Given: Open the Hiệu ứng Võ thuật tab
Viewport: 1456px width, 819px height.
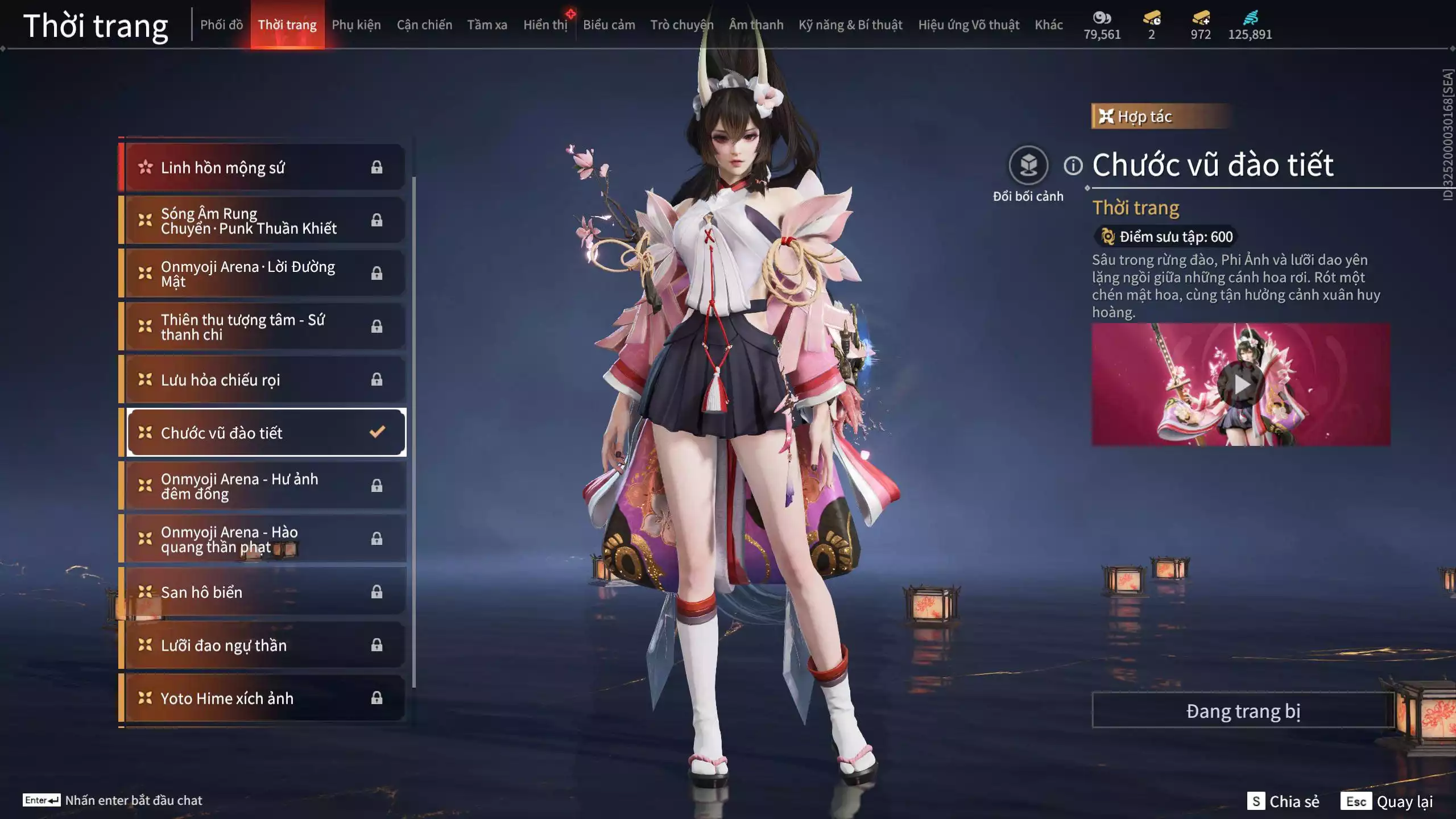Looking at the screenshot, I should (x=968, y=25).
